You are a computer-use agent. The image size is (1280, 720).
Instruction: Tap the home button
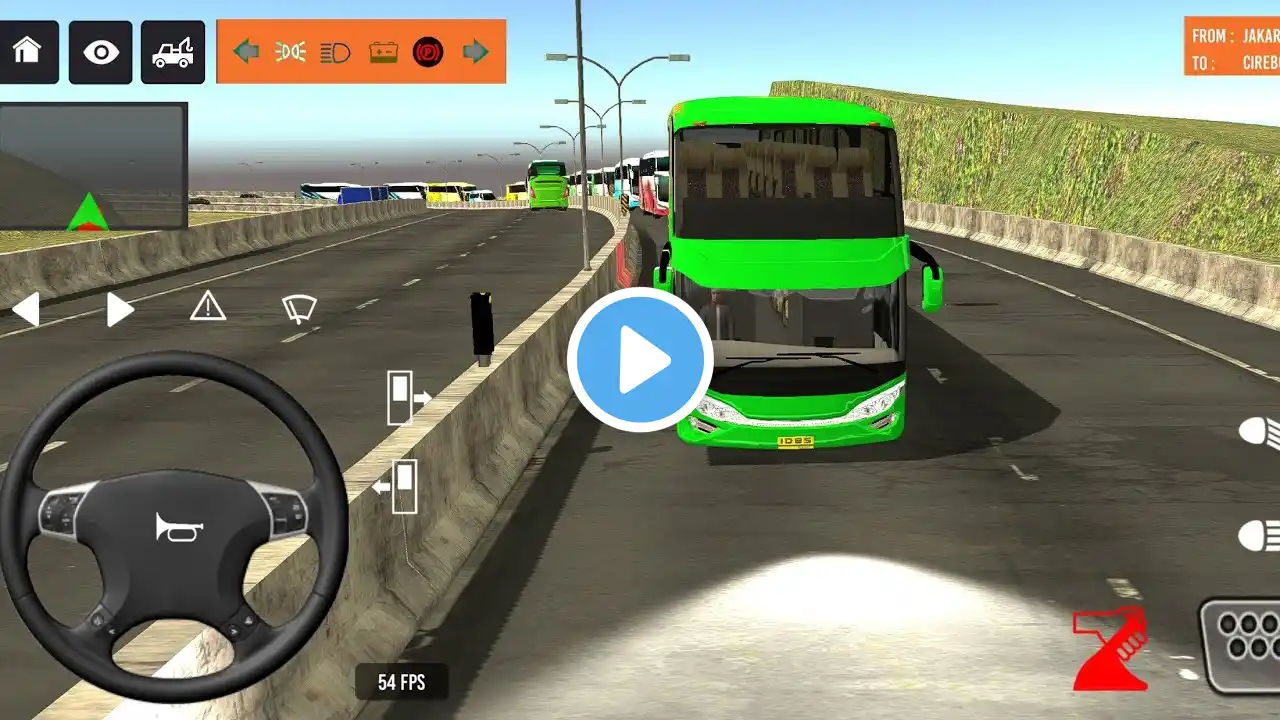pyautogui.click(x=29, y=52)
